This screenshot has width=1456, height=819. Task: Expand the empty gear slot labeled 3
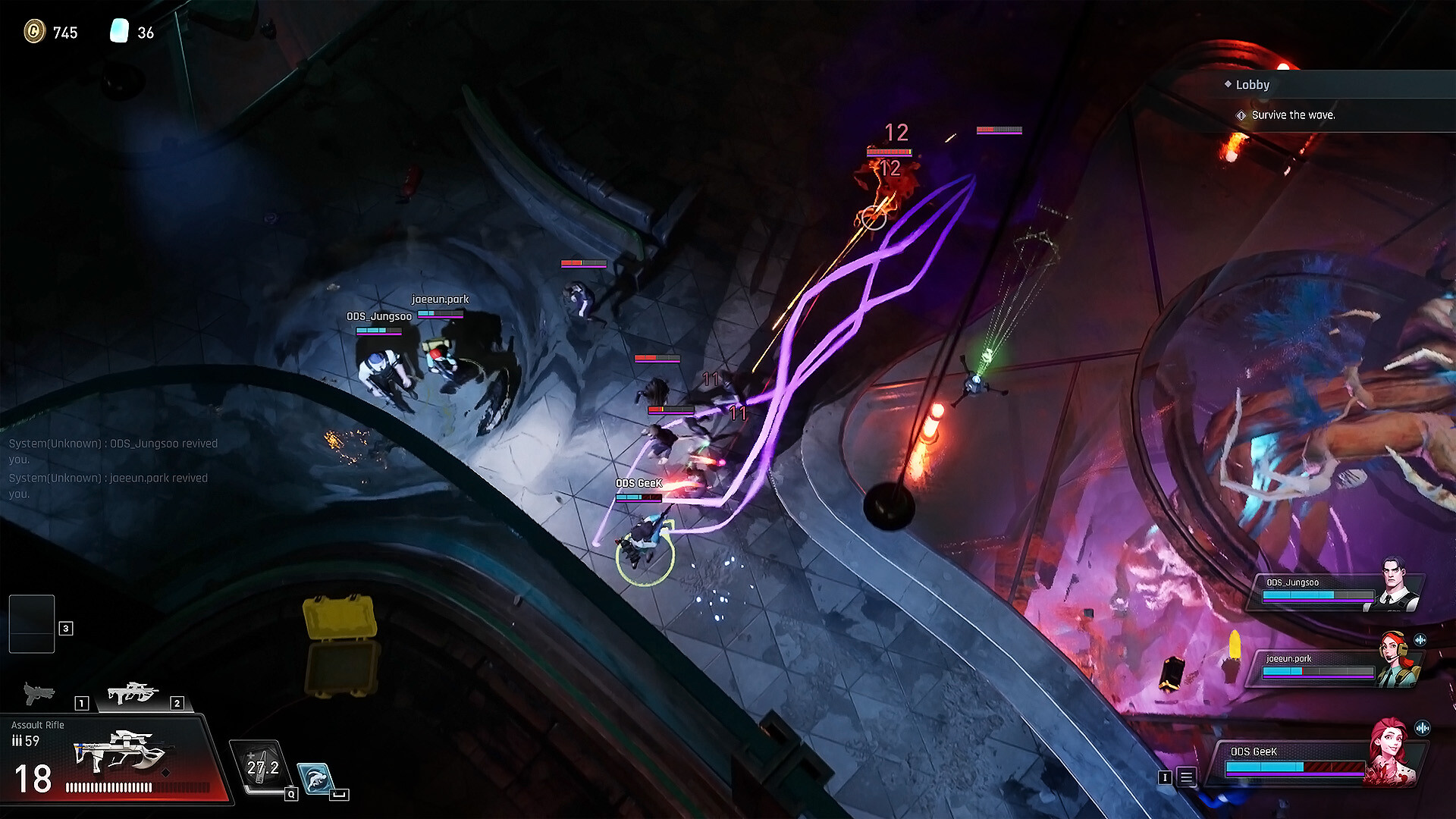coord(32,623)
